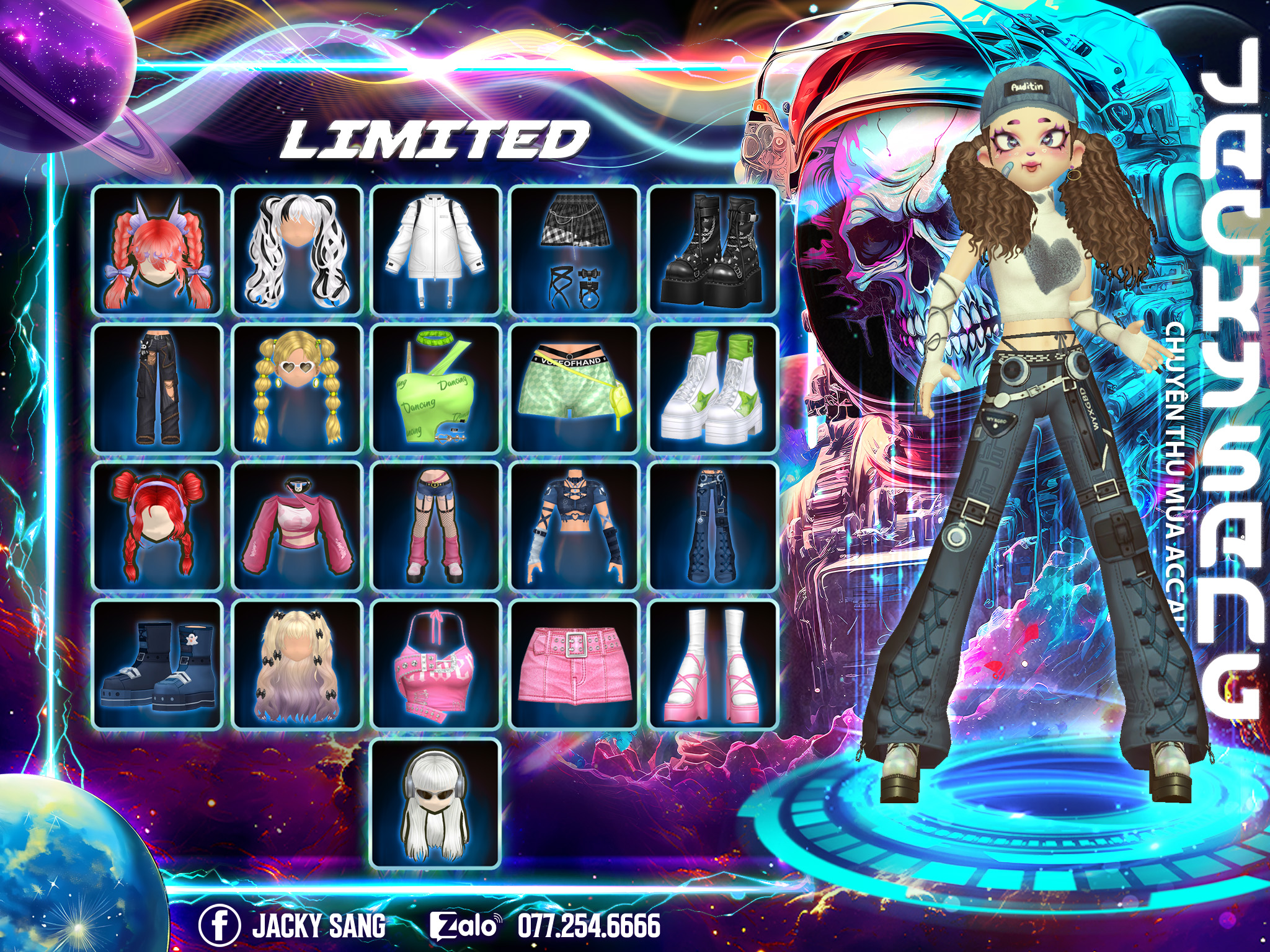The width and height of the screenshot is (1270, 952).
Task: Select the pink long-sleeve crop top
Action: (x=296, y=526)
